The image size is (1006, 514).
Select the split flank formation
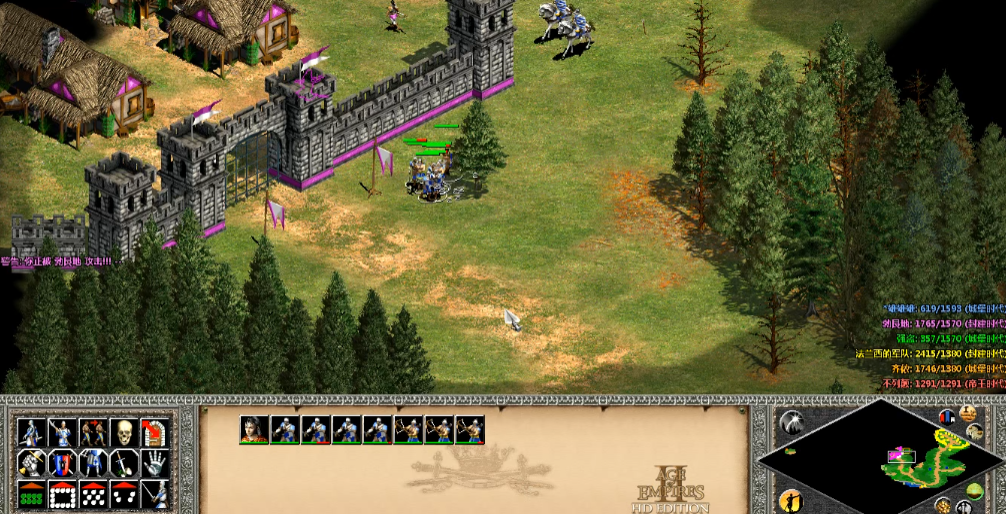click(124, 494)
